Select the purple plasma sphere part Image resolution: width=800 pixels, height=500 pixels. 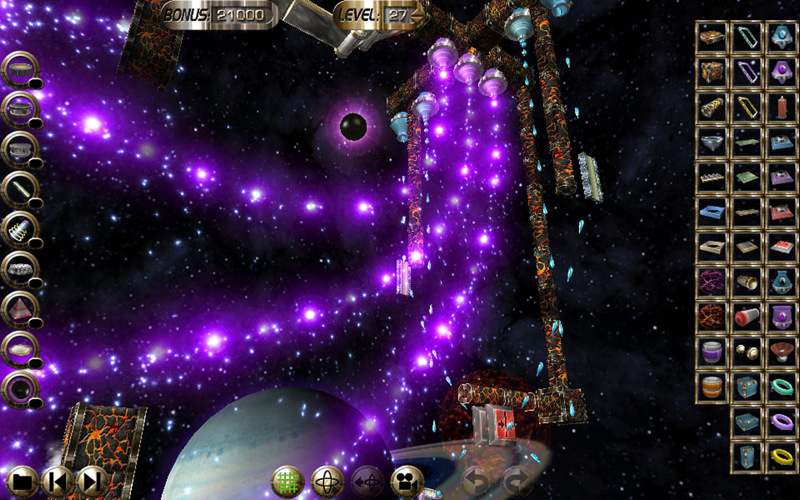pyautogui.click(x=711, y=281)
